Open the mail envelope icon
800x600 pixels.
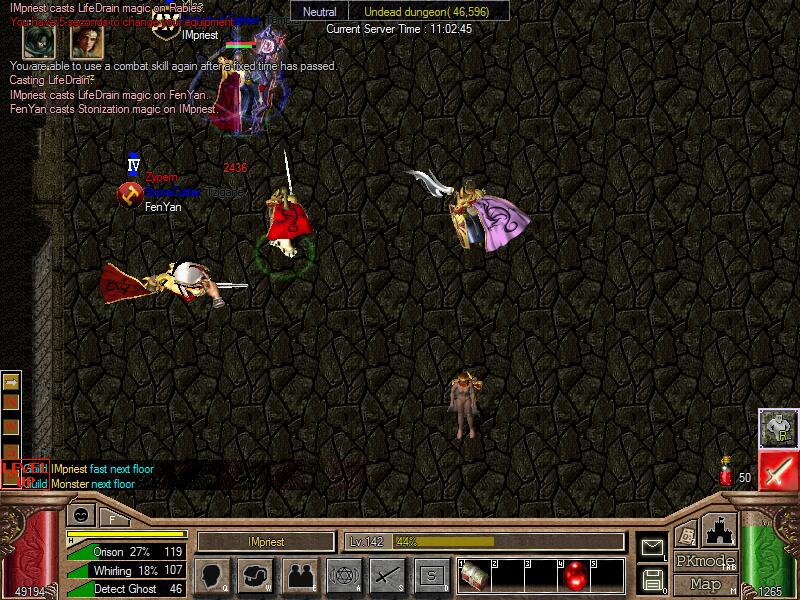tap(652, 547)
